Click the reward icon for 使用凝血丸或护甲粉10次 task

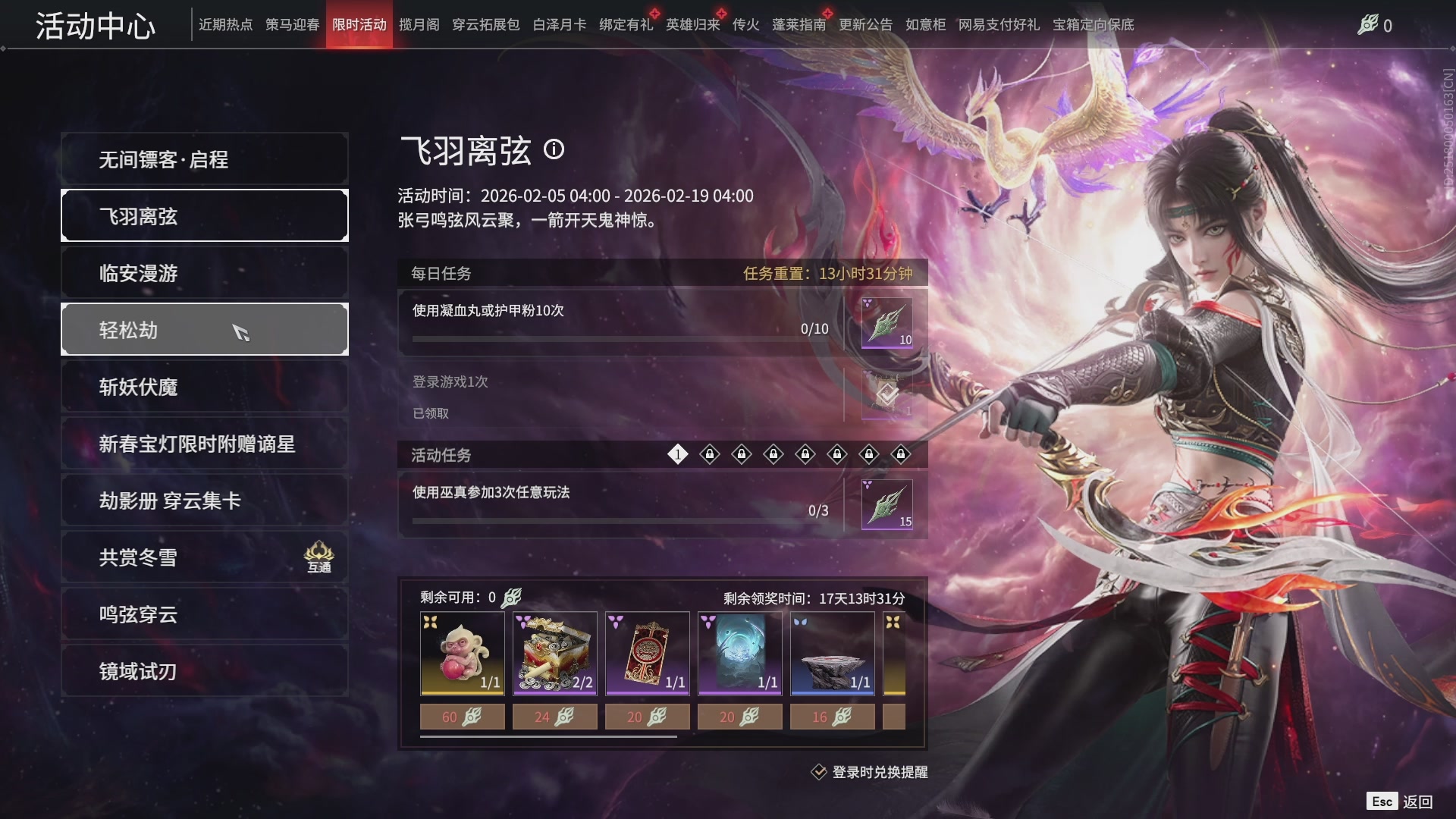pyautogui.click(x=886, y=325)
